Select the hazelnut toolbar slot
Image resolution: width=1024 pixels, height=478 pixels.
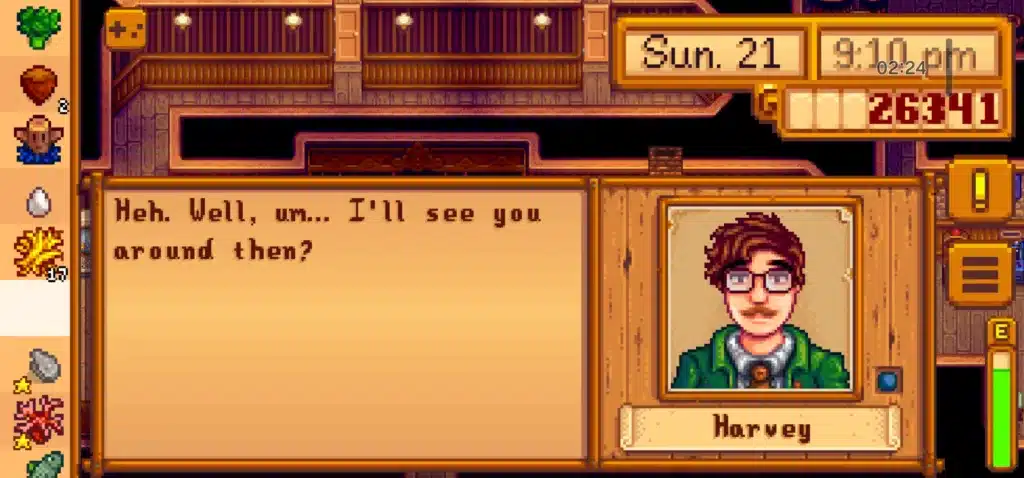click(39, 86)
